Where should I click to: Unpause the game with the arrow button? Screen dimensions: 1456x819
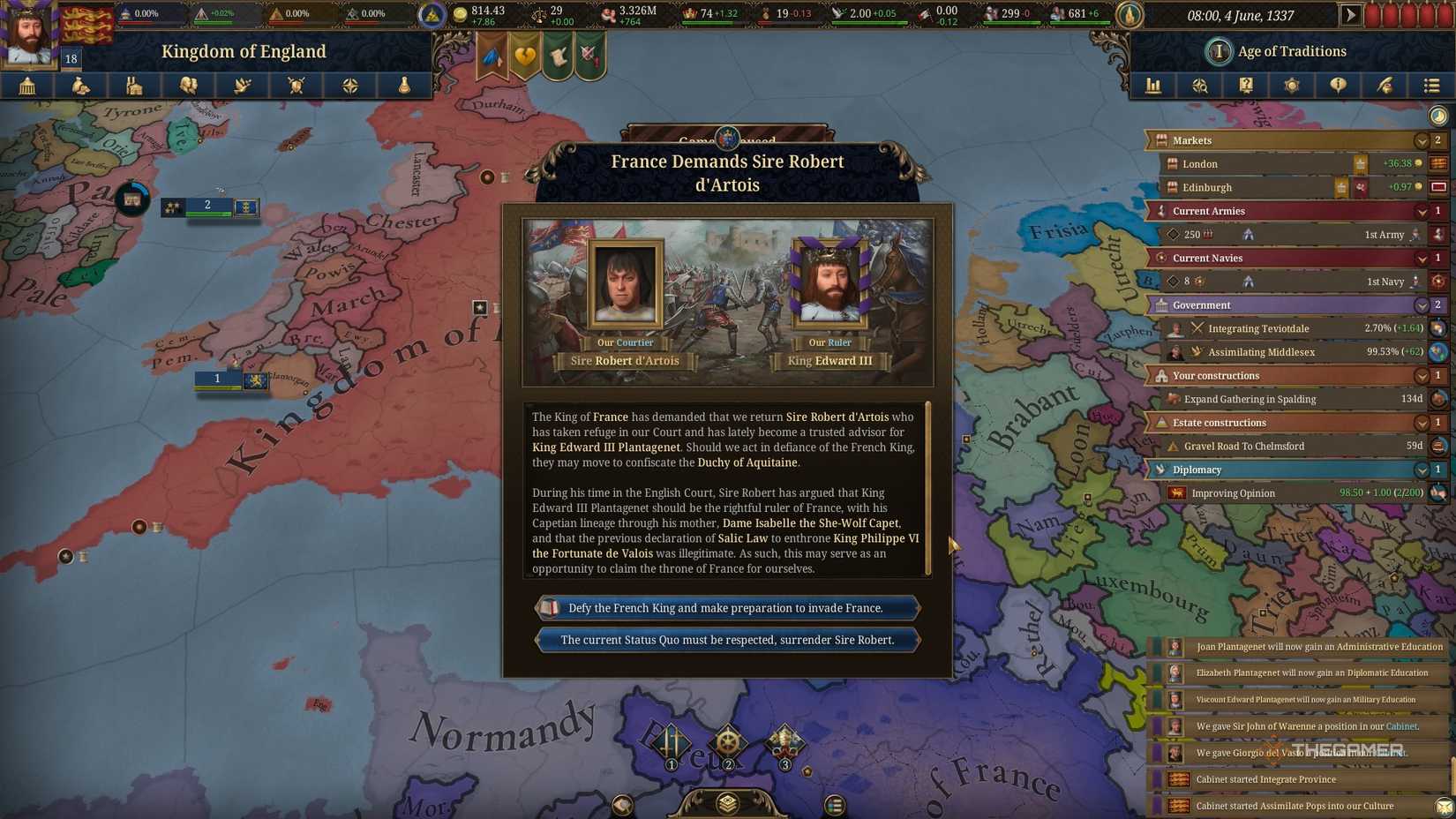1351,15
